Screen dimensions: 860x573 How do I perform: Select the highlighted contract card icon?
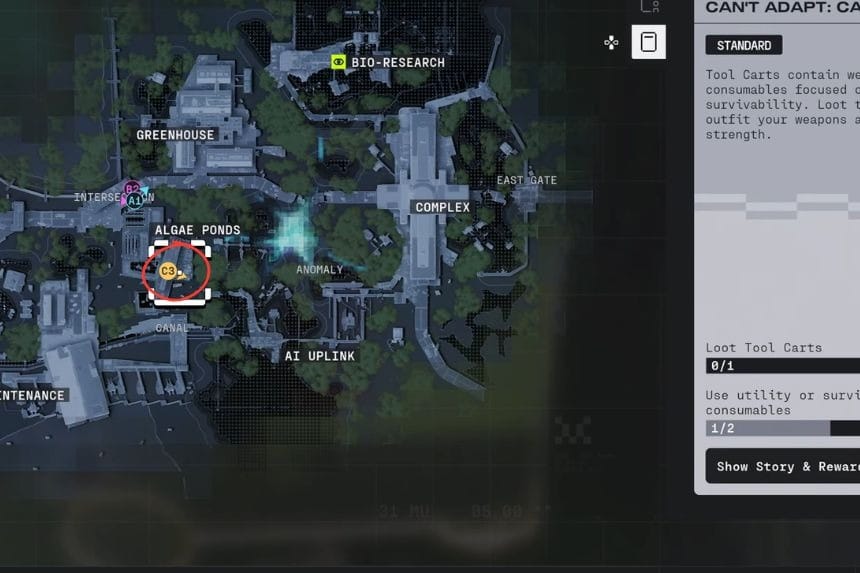click(x=648, y=42)
